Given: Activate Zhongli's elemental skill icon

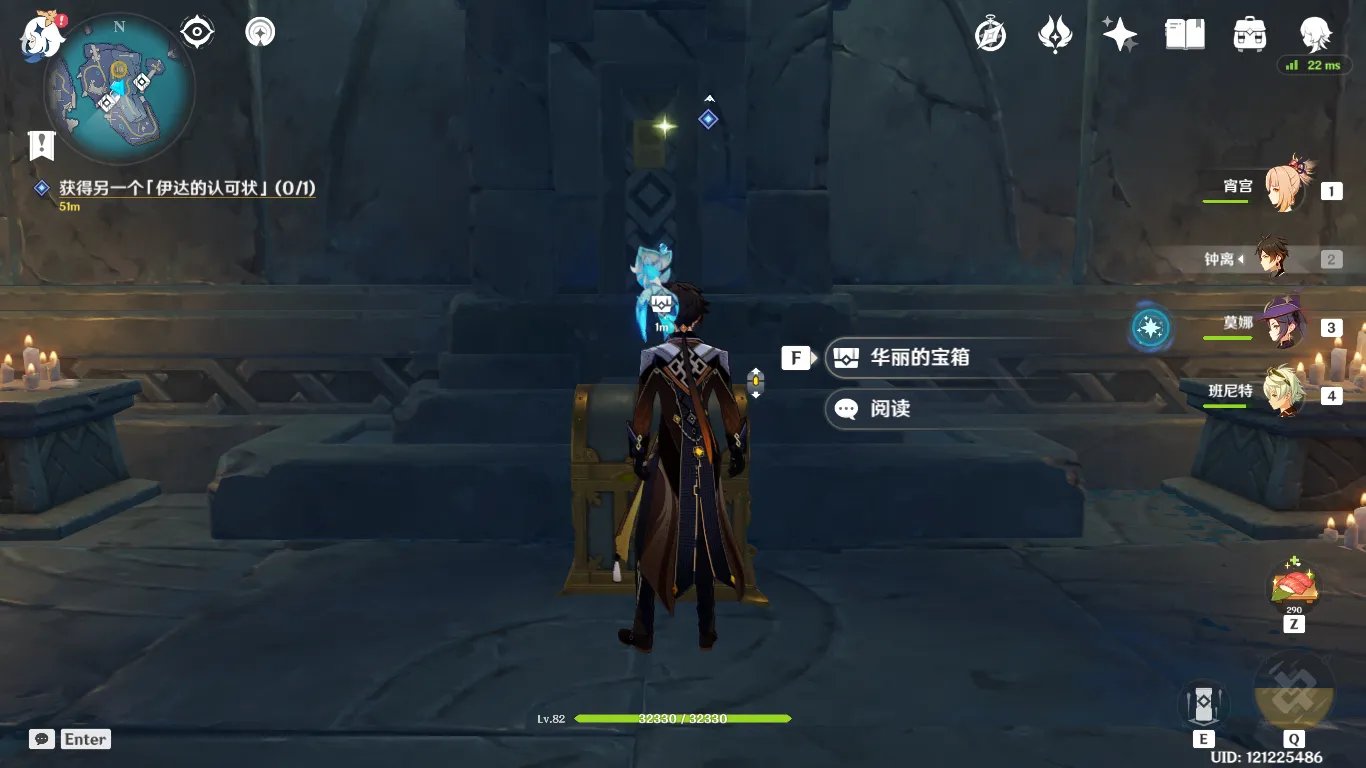Looking at the screenshot, I should (x=1203, y=705).
